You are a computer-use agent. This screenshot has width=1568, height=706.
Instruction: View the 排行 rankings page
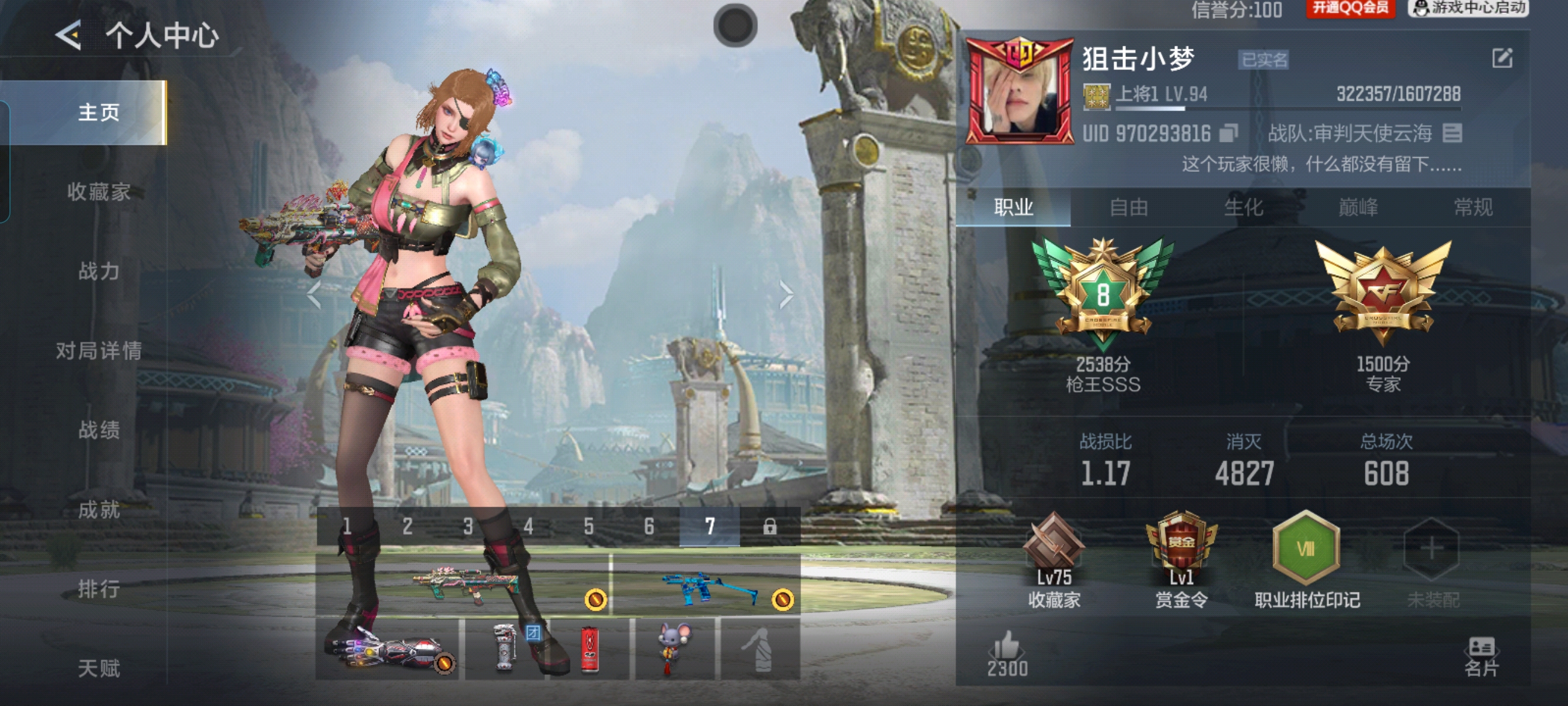click(x=99, y=588)
